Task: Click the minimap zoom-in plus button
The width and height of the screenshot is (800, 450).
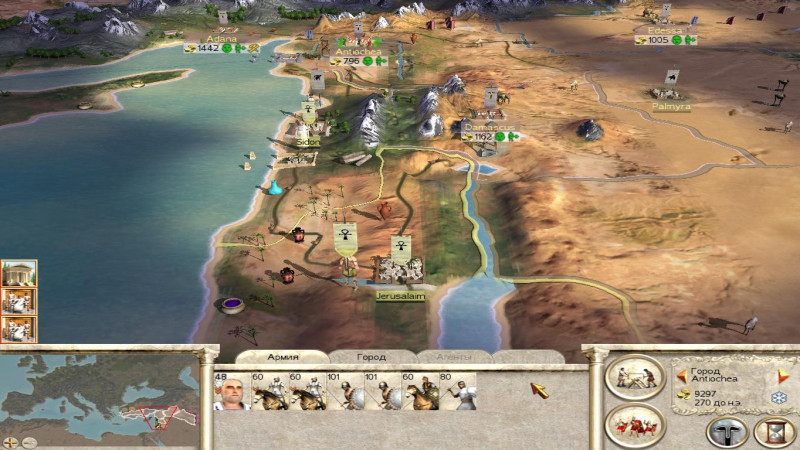Action: click(8, 439)
